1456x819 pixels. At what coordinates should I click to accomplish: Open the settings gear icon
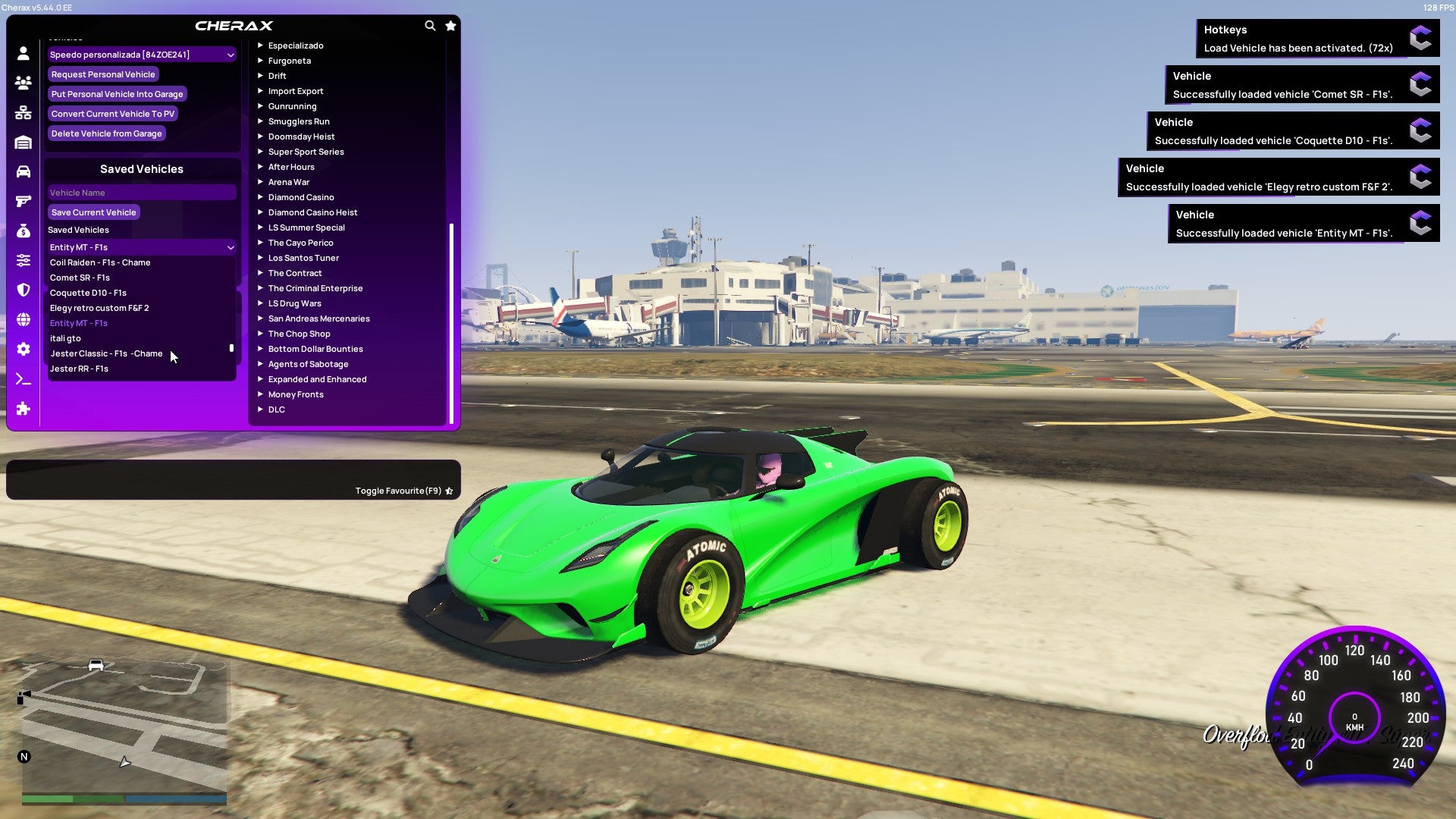[22, 349]
